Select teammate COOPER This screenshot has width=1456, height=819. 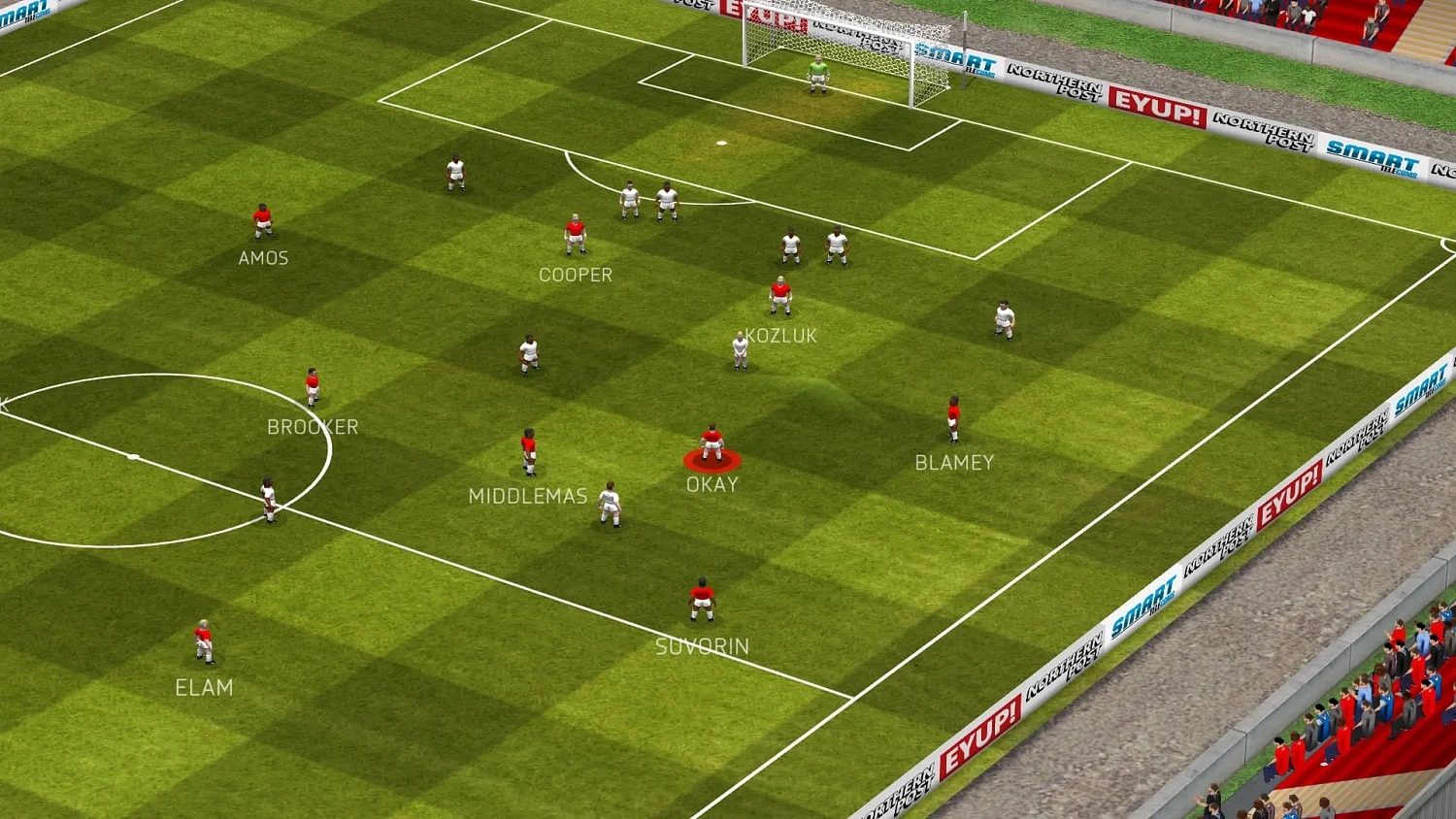click(x=576, y=234)
